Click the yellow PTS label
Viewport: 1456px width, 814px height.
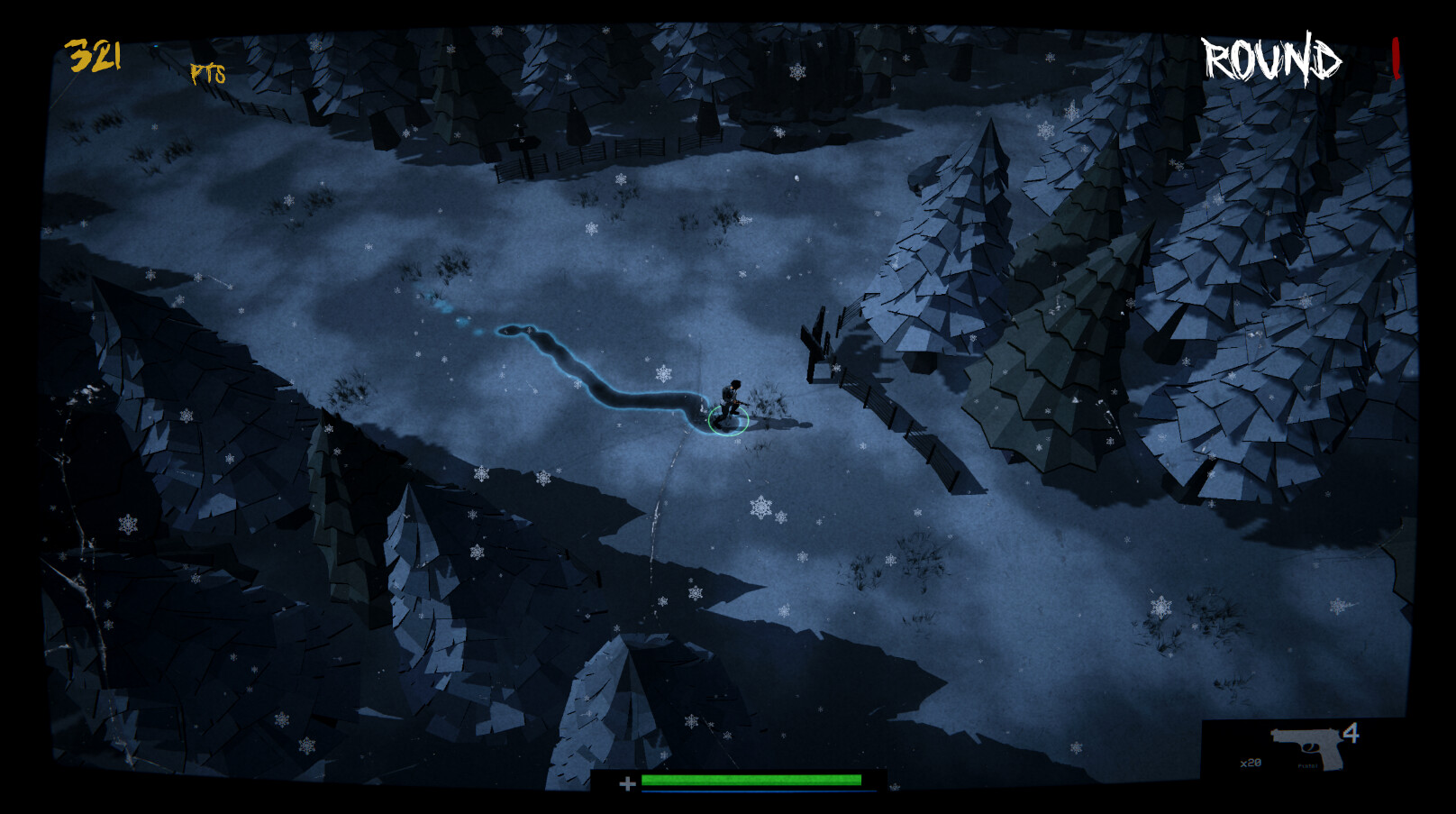pyautogui.click(x=205, y=72)
